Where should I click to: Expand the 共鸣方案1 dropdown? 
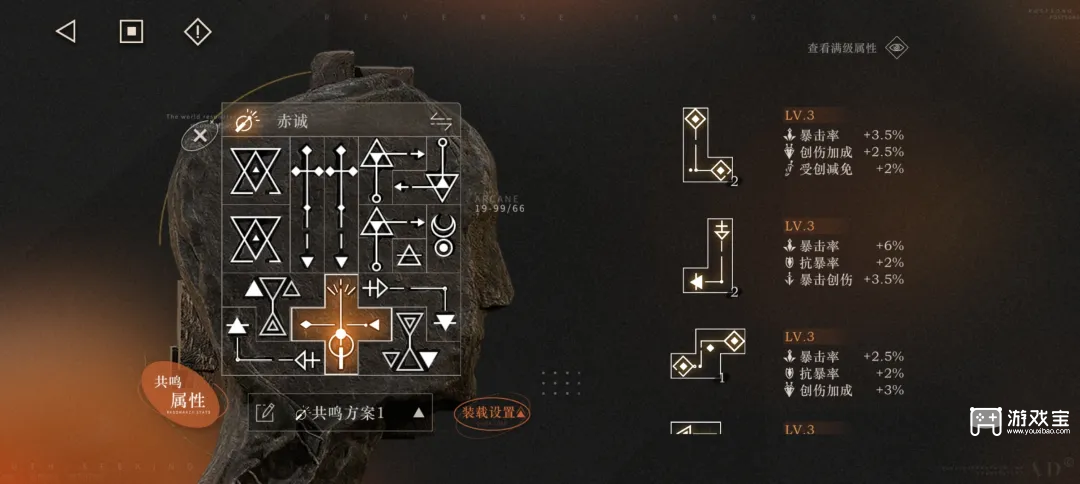click(419, 412)
